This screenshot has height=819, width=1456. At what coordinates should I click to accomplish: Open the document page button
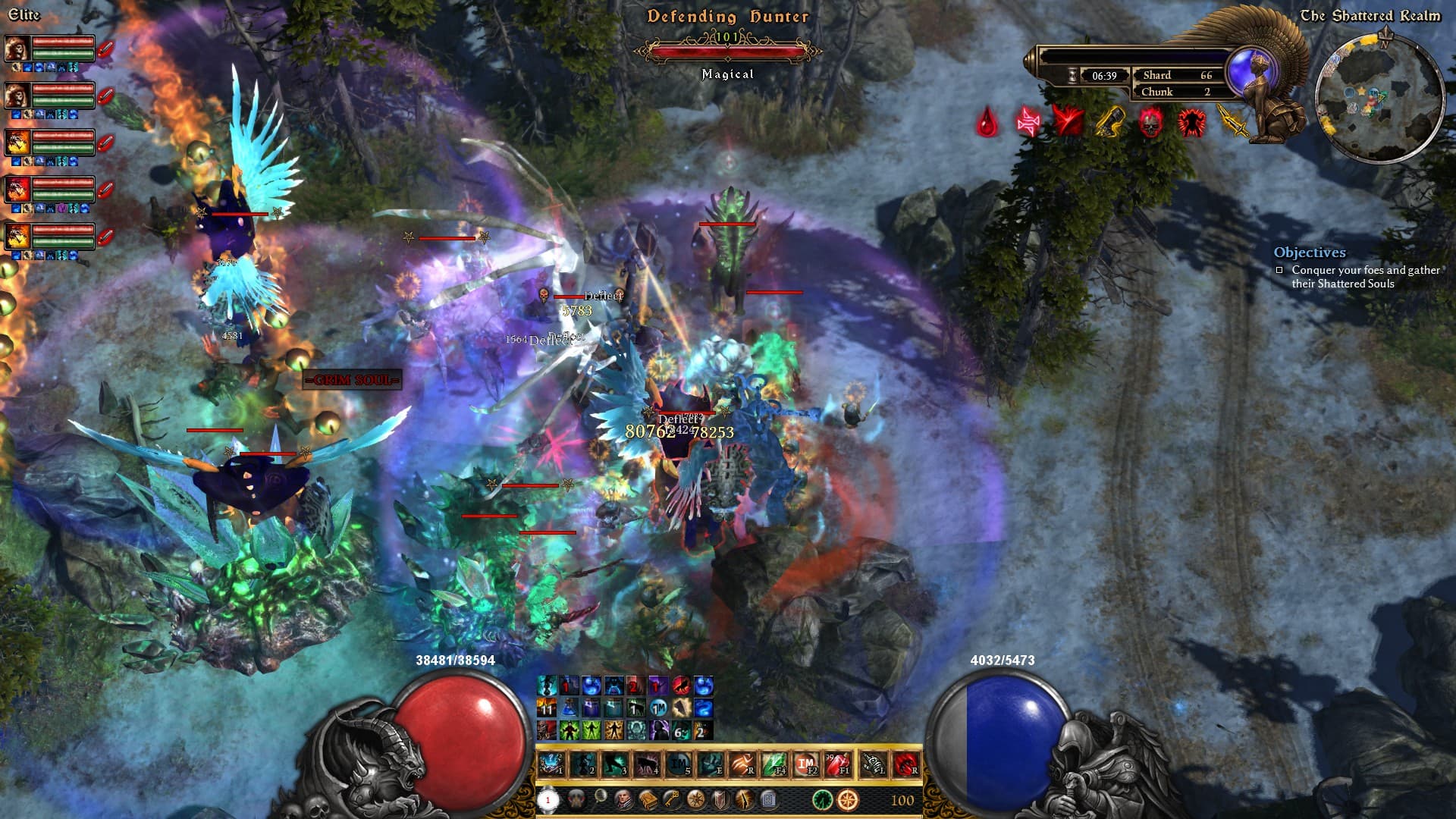coord(768,799)
